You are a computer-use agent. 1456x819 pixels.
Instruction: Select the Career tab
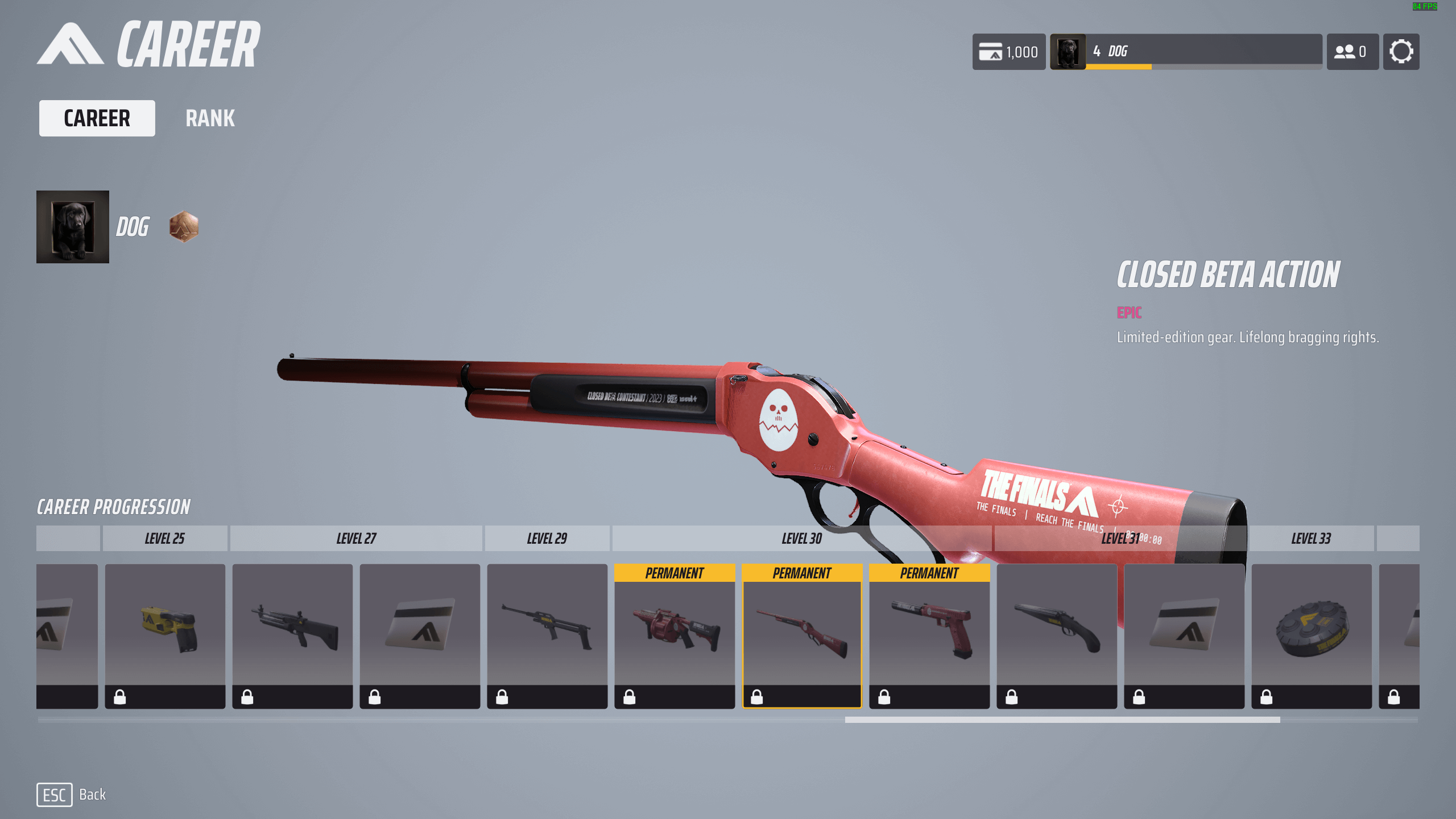coord(97,118)
